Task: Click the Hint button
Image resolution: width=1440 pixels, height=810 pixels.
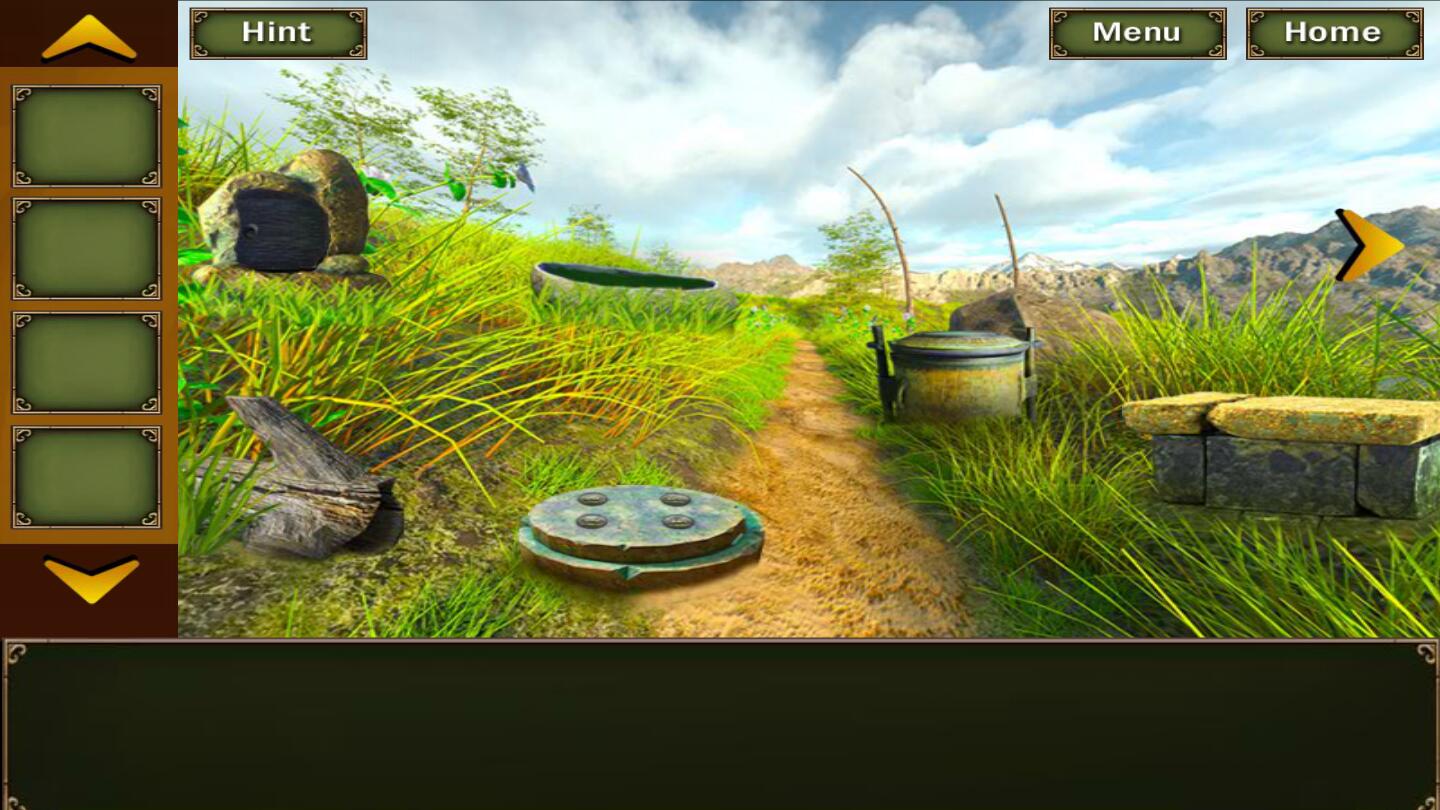Action: click(x=277, y=31)
